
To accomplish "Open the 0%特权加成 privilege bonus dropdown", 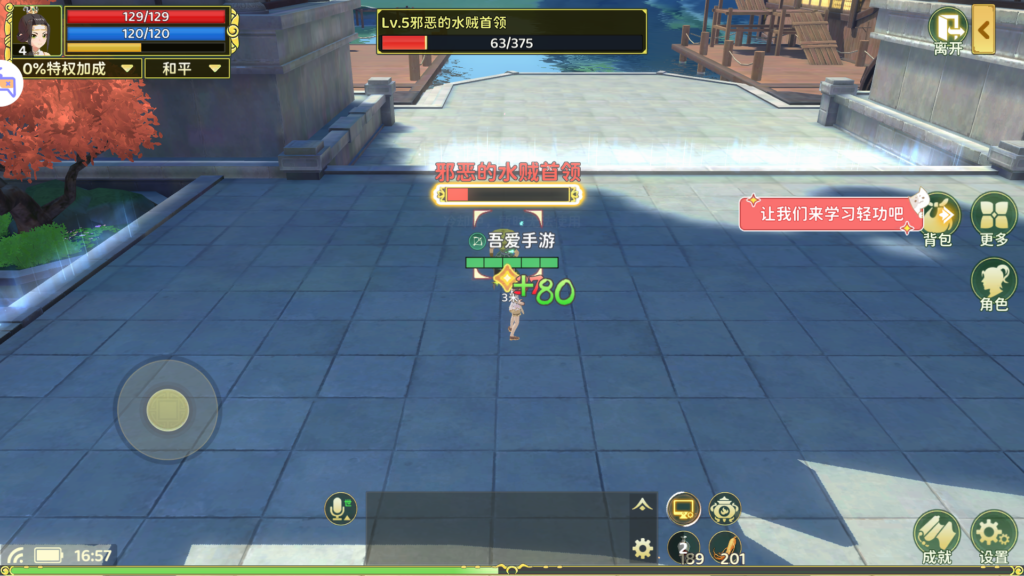I will point(70,68).
